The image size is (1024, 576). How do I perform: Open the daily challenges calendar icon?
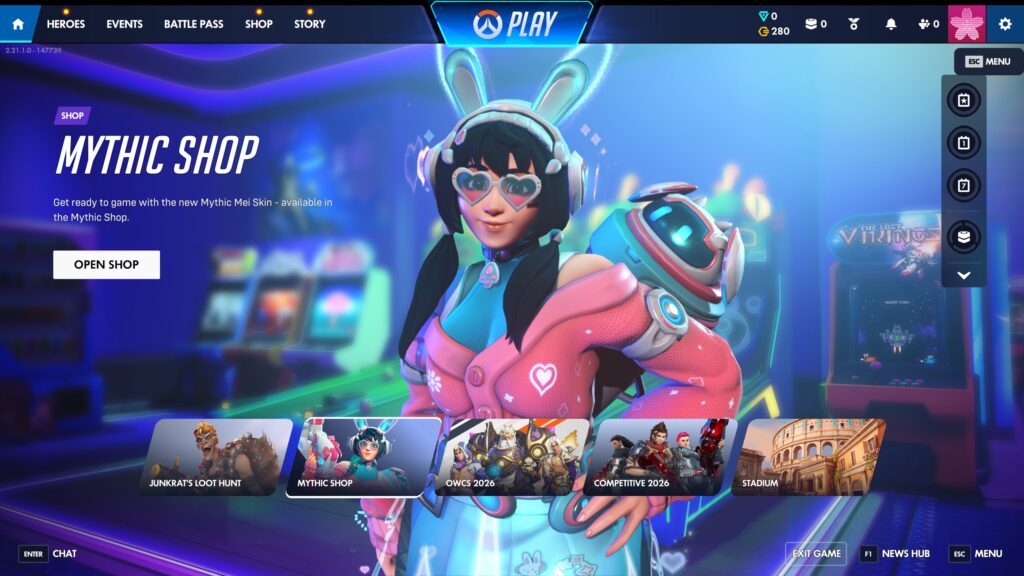pyautogui.click(x=964, y=143)
